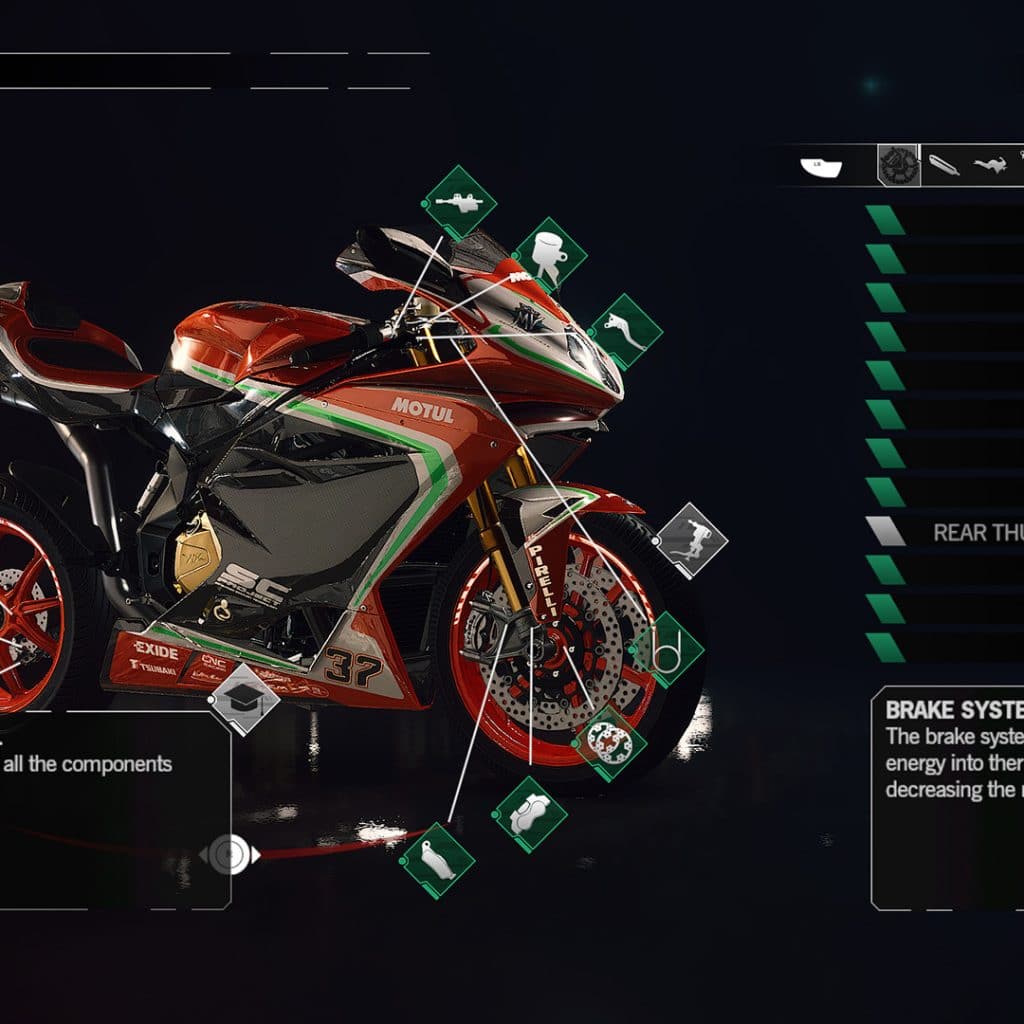
Task: Choose the brake discs component icon
Action: click(609, 743)
